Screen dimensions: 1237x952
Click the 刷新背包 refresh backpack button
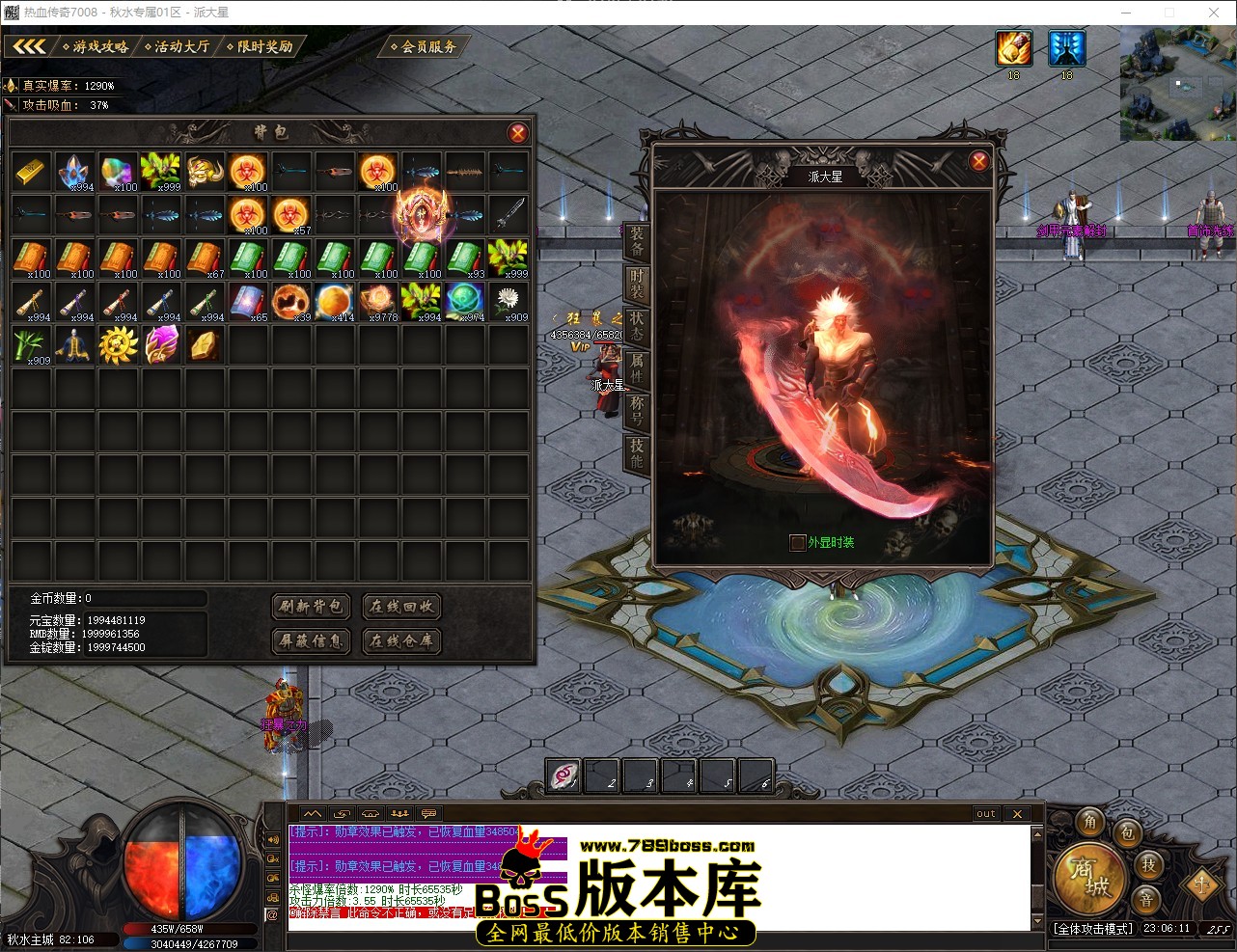click(x=311, y=607)
